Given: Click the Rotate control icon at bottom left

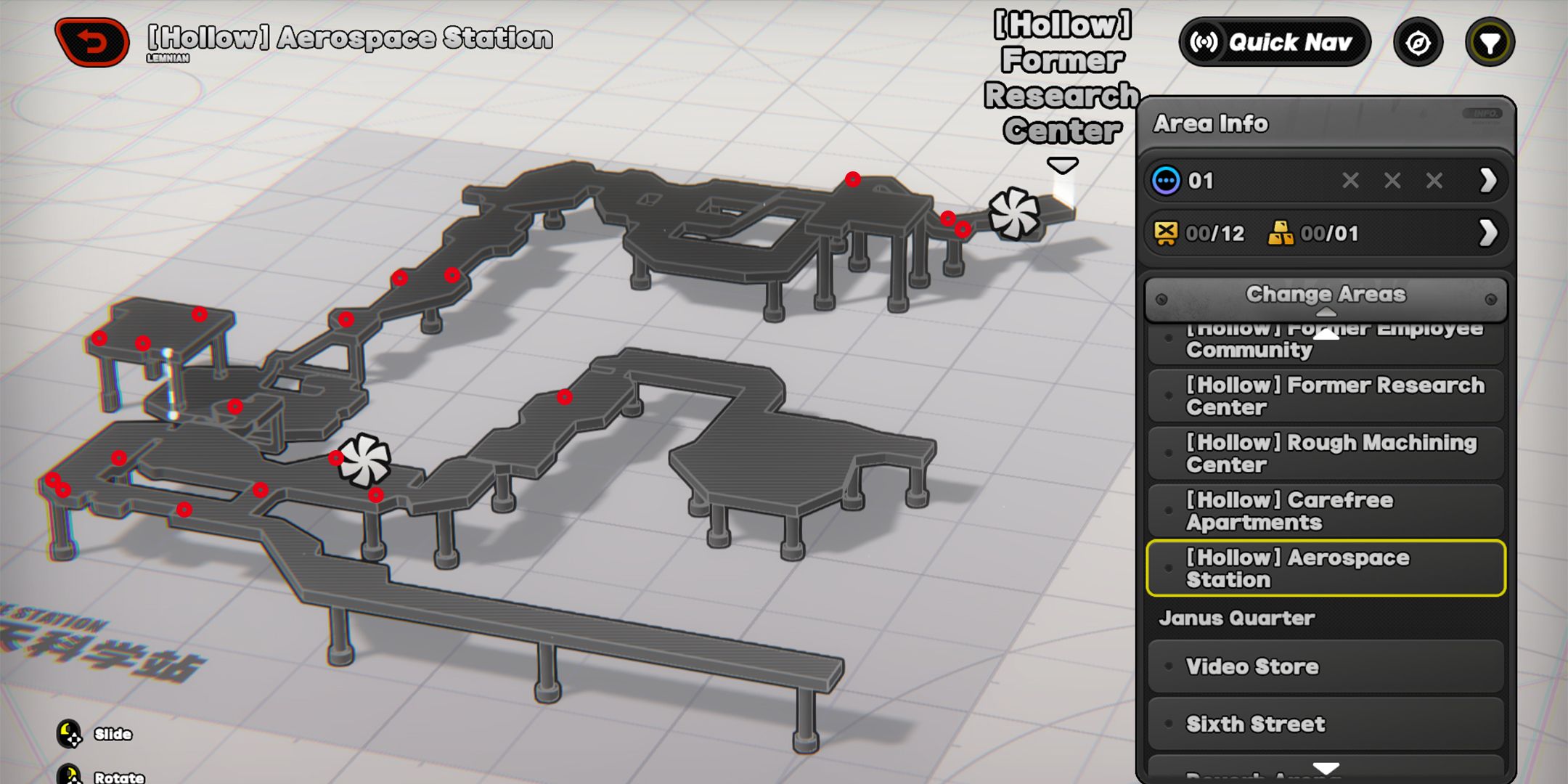Looking at the screenshot, I should coord(70,777).
